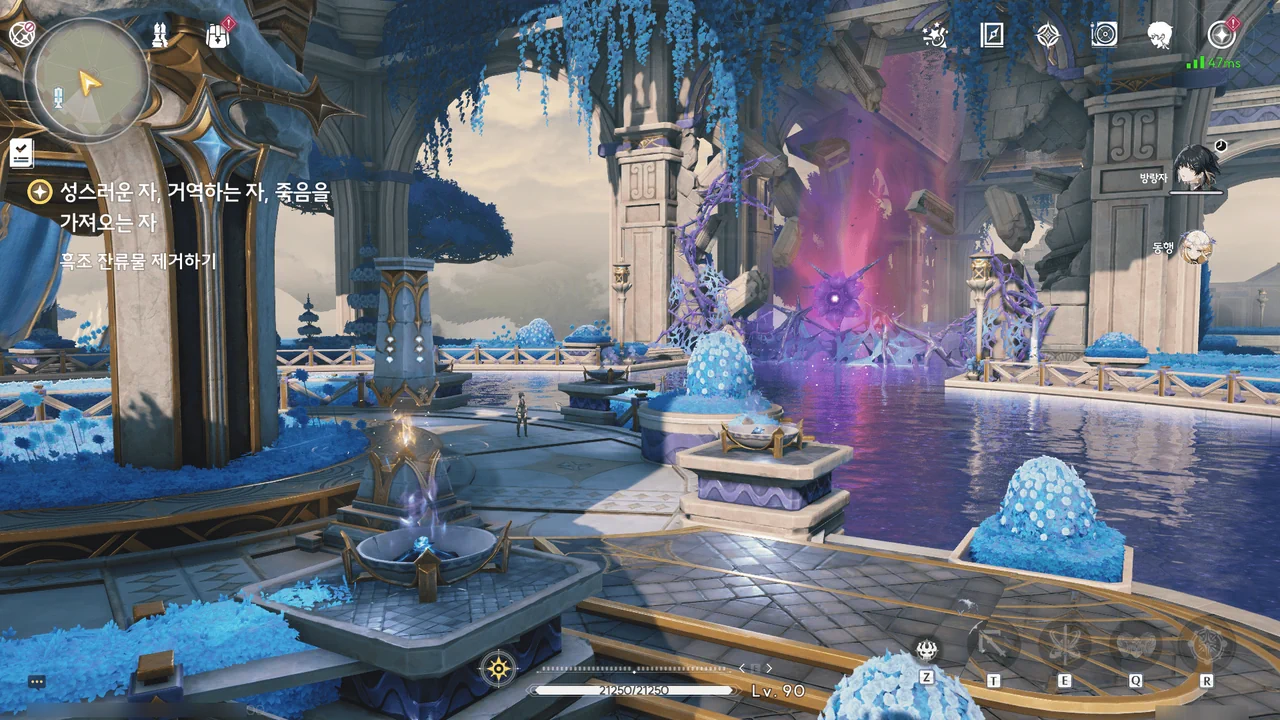Image resolution: width=1280 pixels, height=720 pixels.
Task: Open the quest checklist icon
Action: pyautogui.click(x=22, y=153)
